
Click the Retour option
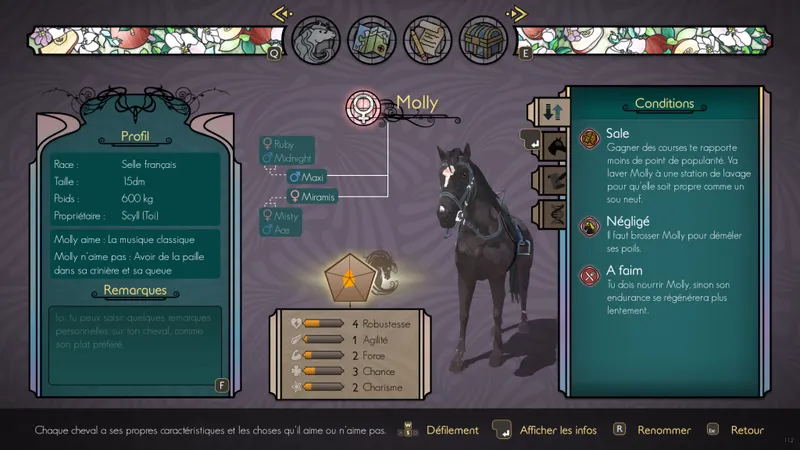(747, 430)
